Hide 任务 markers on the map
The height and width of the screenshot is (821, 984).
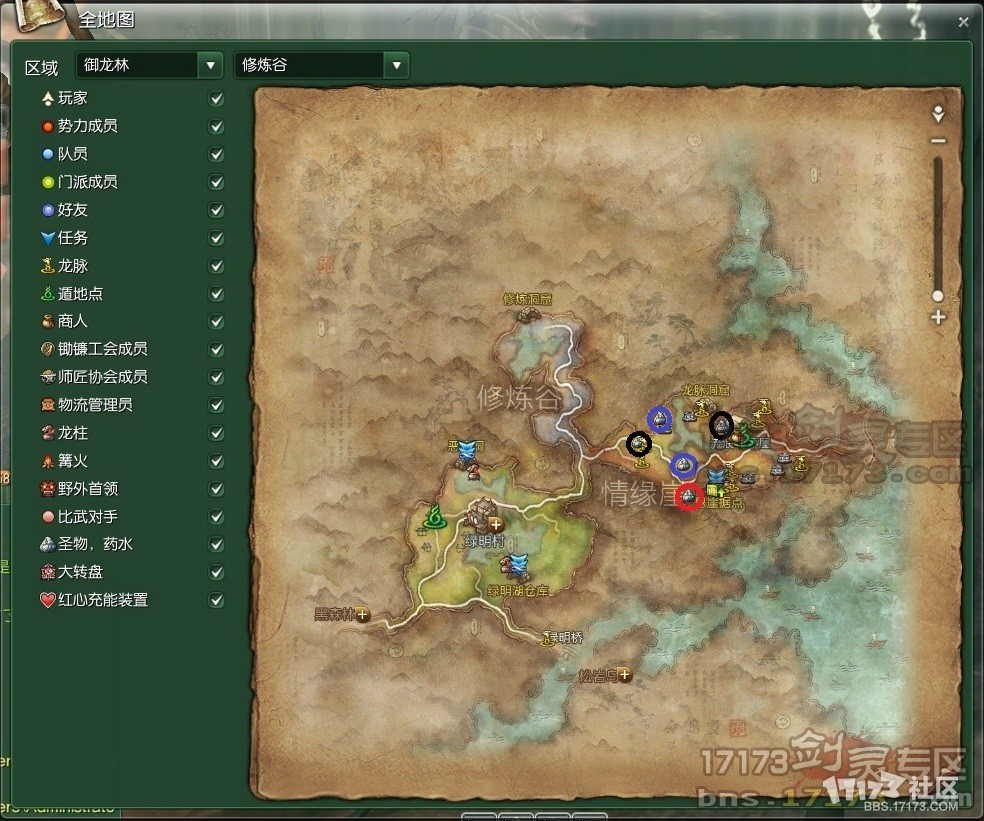[x=216, y=239]
